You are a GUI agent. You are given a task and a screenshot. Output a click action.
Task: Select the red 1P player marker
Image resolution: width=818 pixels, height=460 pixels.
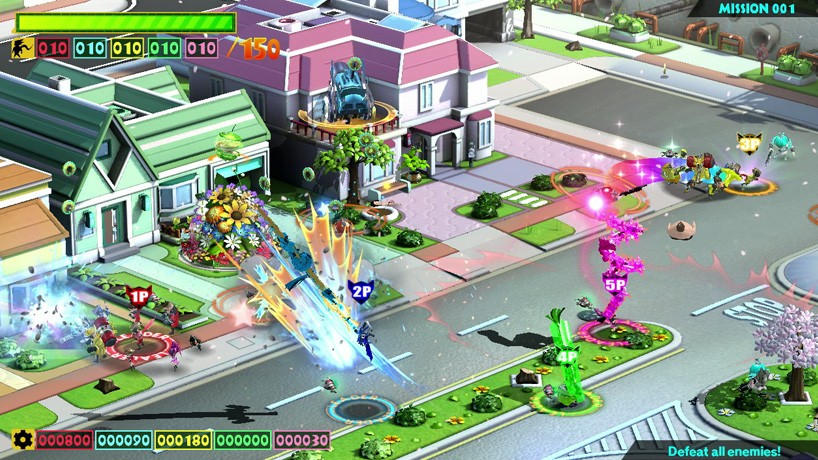tap(139, 296)
